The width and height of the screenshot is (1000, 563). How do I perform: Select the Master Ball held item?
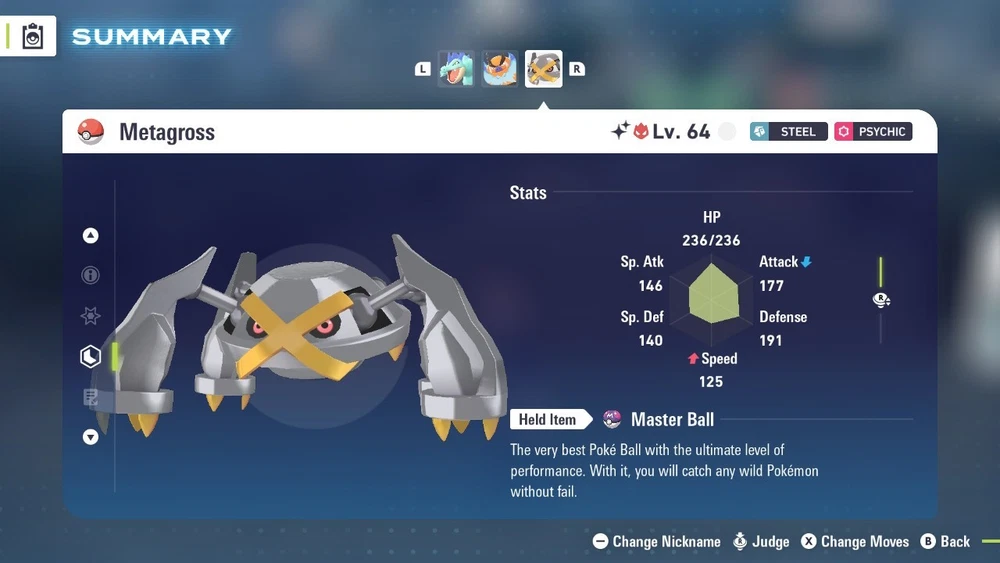coord(671,420)
